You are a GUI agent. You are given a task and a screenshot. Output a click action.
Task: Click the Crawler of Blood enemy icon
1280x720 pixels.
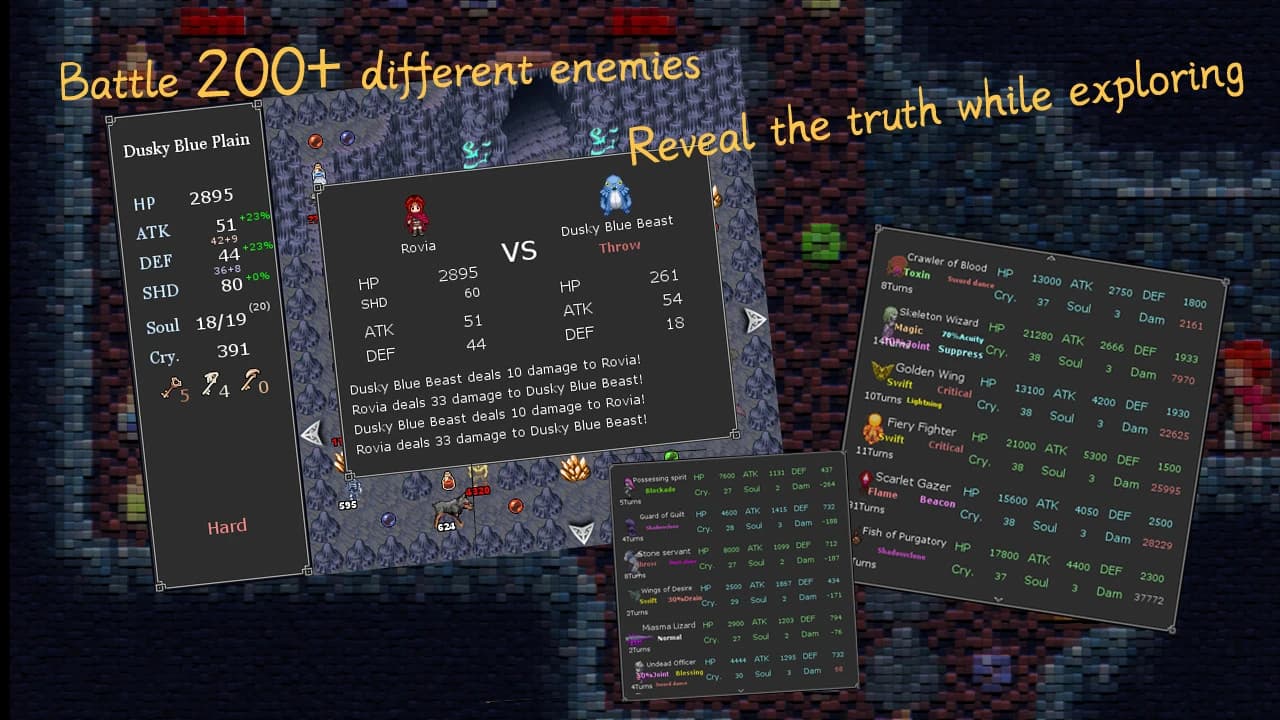(x=896, y=262)
